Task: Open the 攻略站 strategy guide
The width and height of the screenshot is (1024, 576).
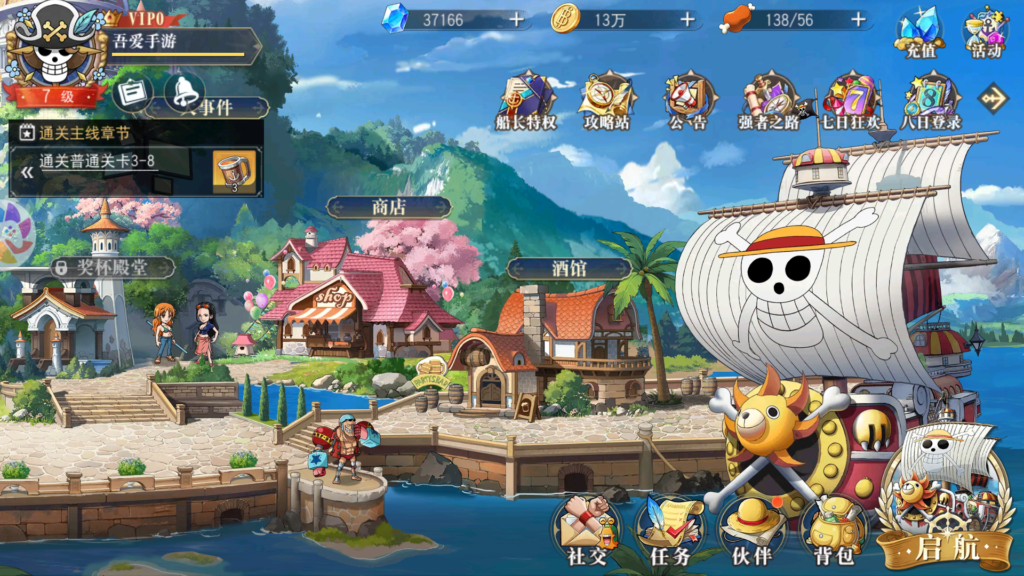Action: click(x=607, y=101)
